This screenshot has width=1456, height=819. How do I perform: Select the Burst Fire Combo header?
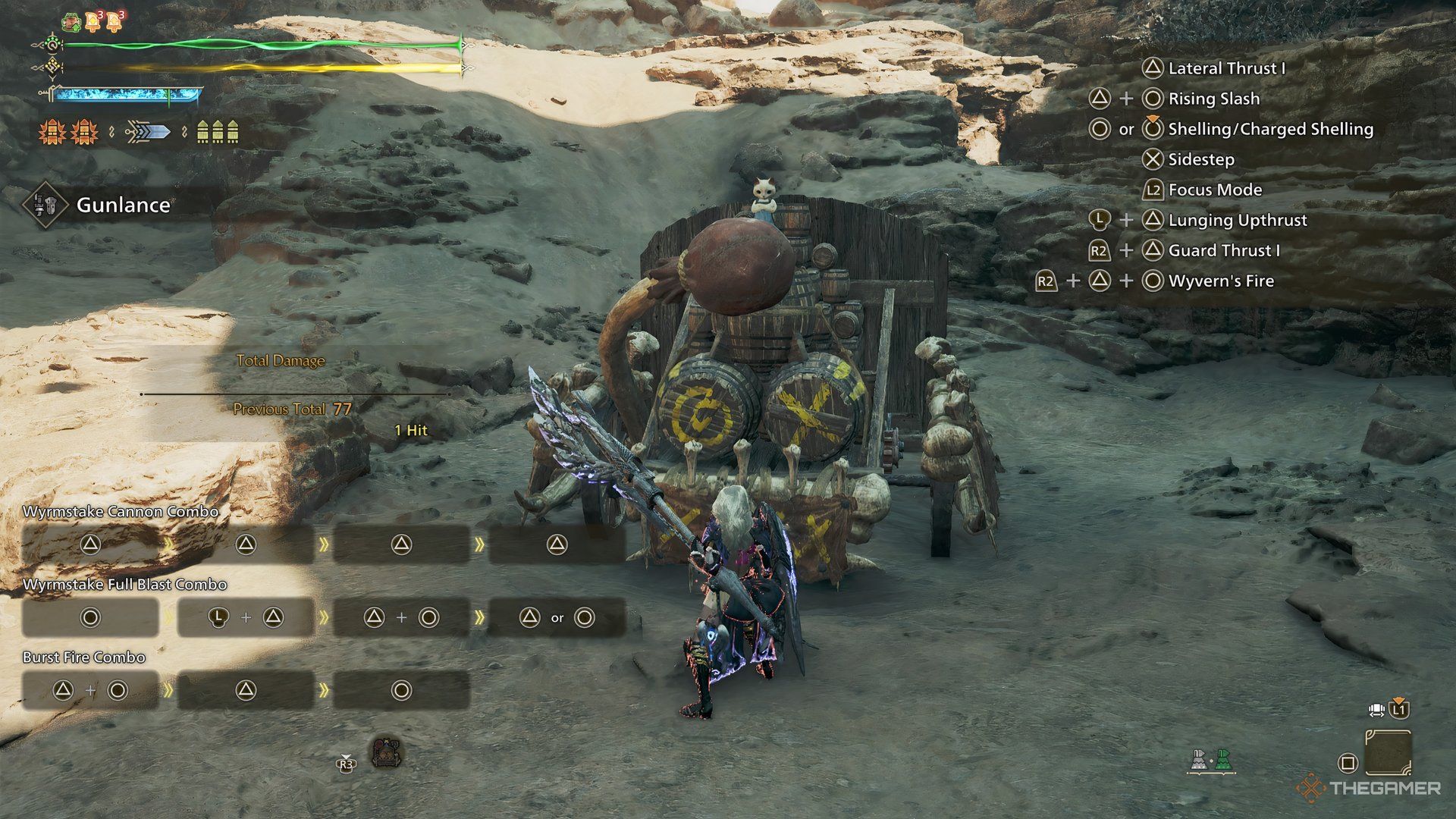83,657
